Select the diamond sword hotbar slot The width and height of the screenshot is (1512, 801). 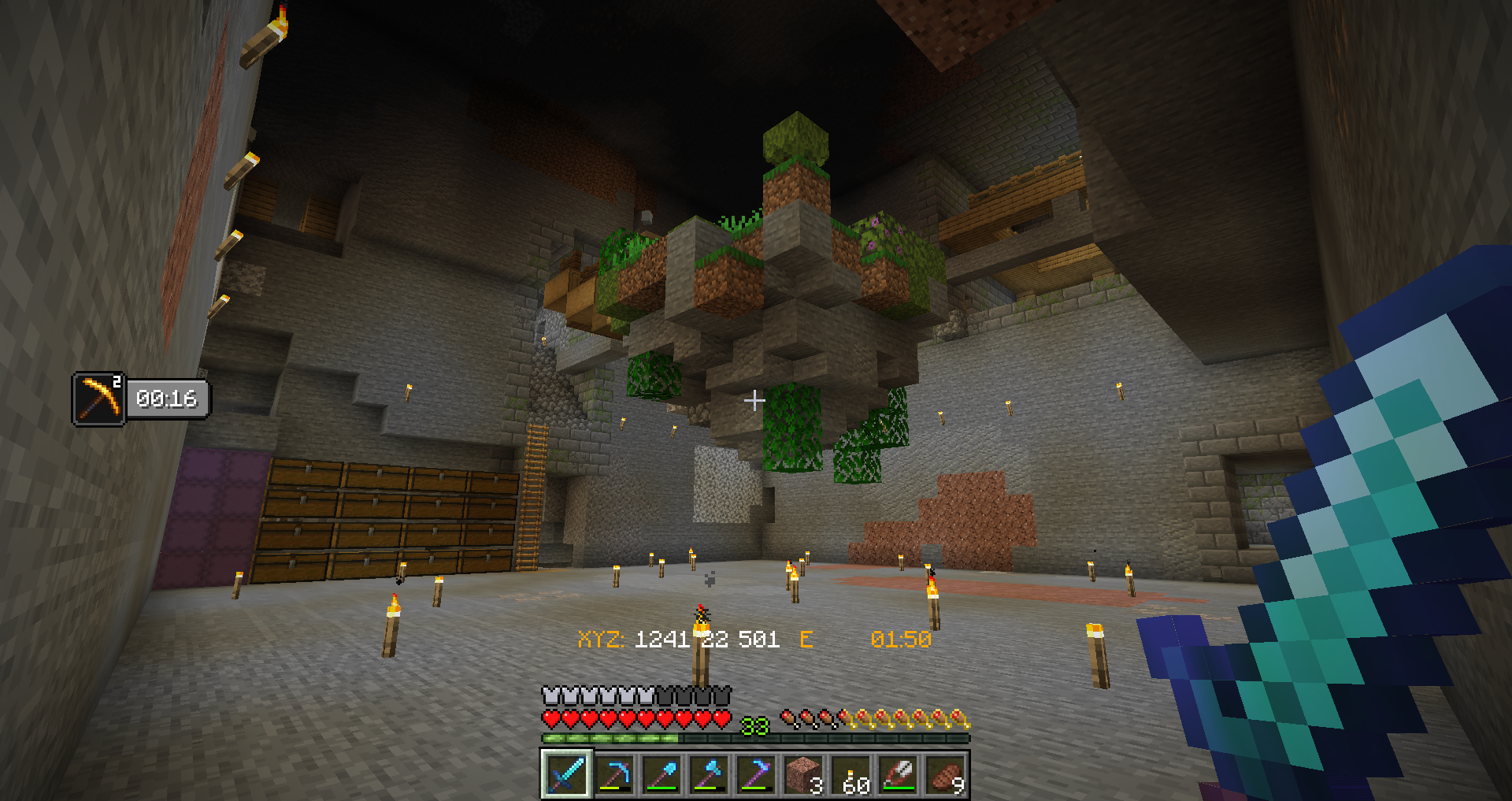click(x=566, y=774)
